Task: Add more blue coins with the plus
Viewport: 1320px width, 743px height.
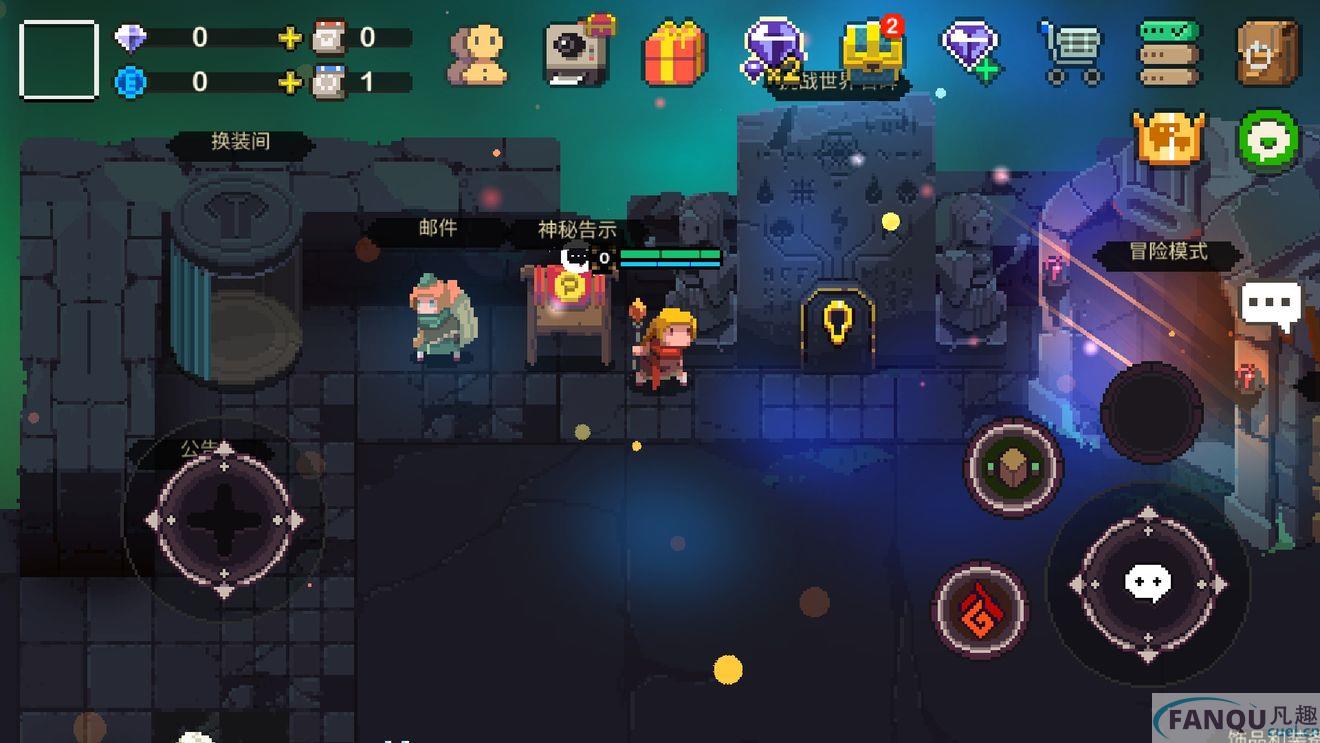Action: pyautogui.click(x=289, y=82)
